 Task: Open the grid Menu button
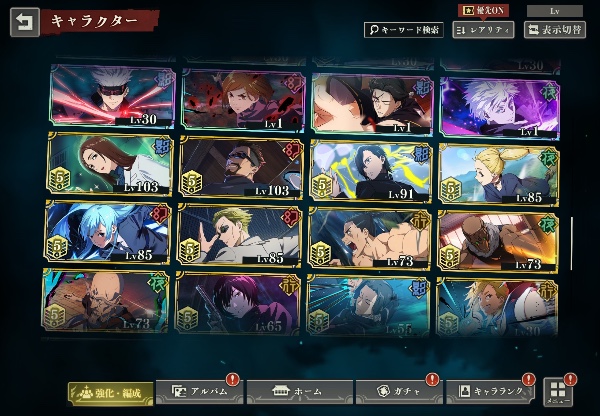(556, 391)
